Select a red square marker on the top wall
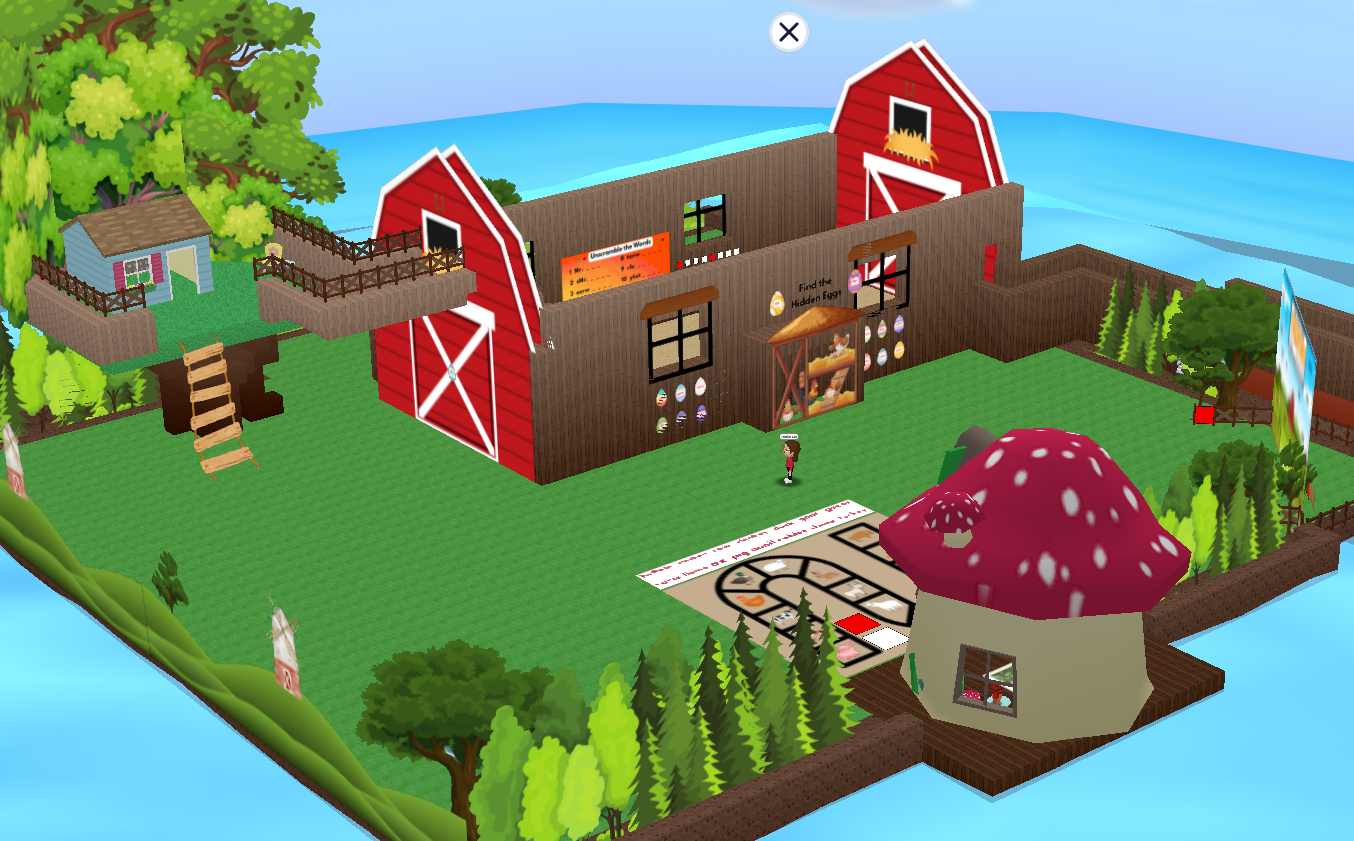The image size is (1354, 841). 714,256
